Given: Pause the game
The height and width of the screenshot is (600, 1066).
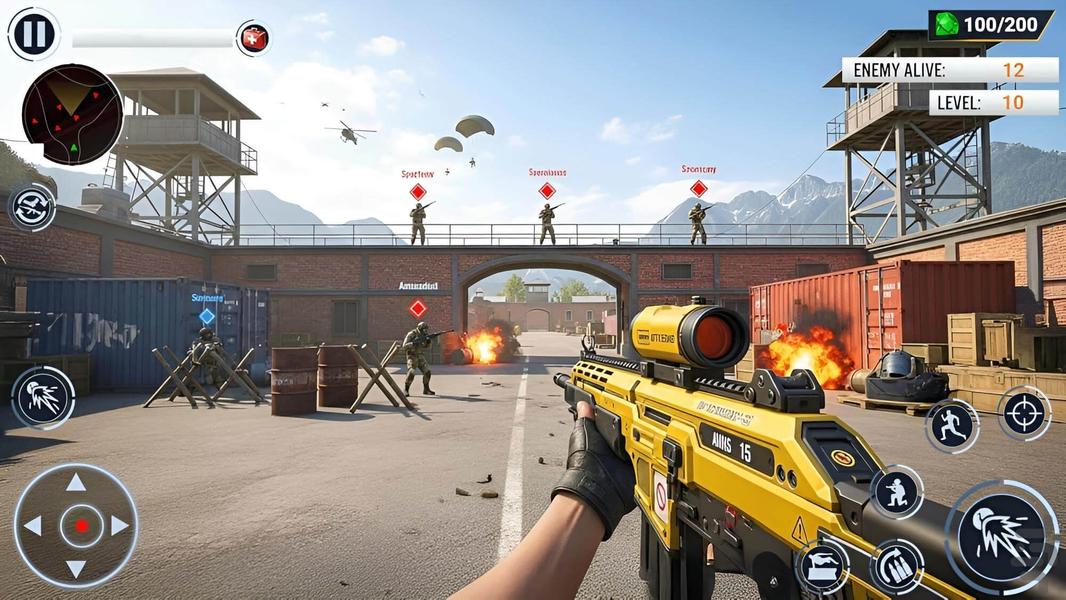Looking at the screenshot, I should click(33, 33).
